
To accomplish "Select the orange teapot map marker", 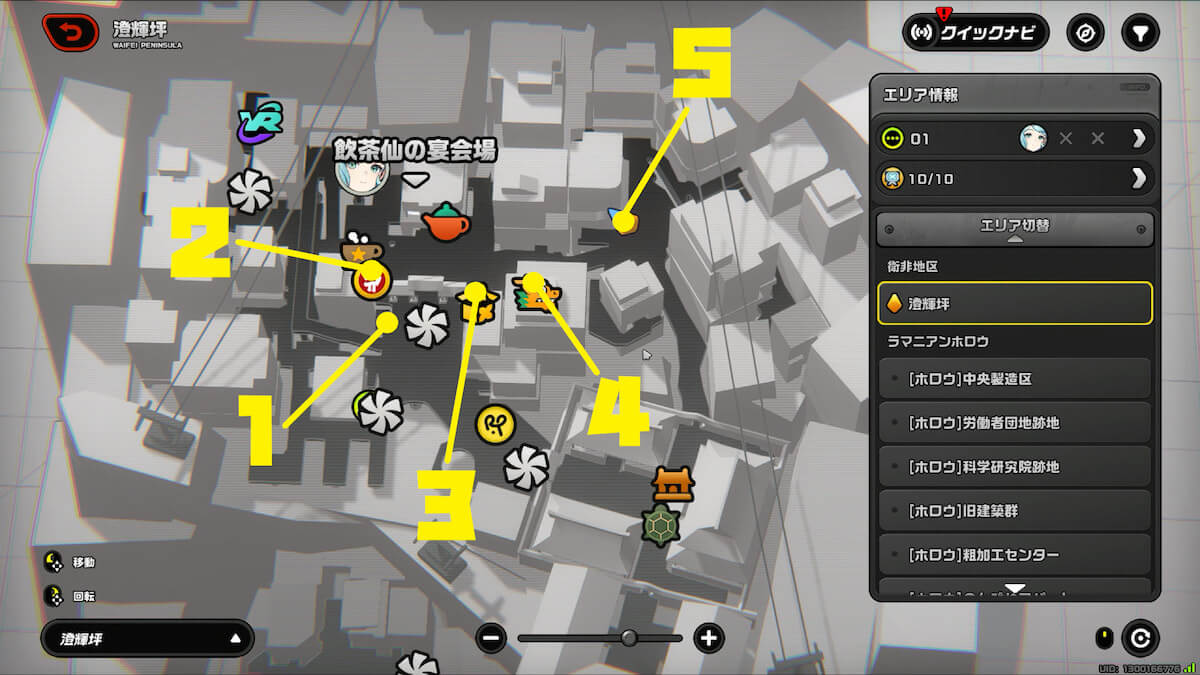I will (x=445, y=222).
